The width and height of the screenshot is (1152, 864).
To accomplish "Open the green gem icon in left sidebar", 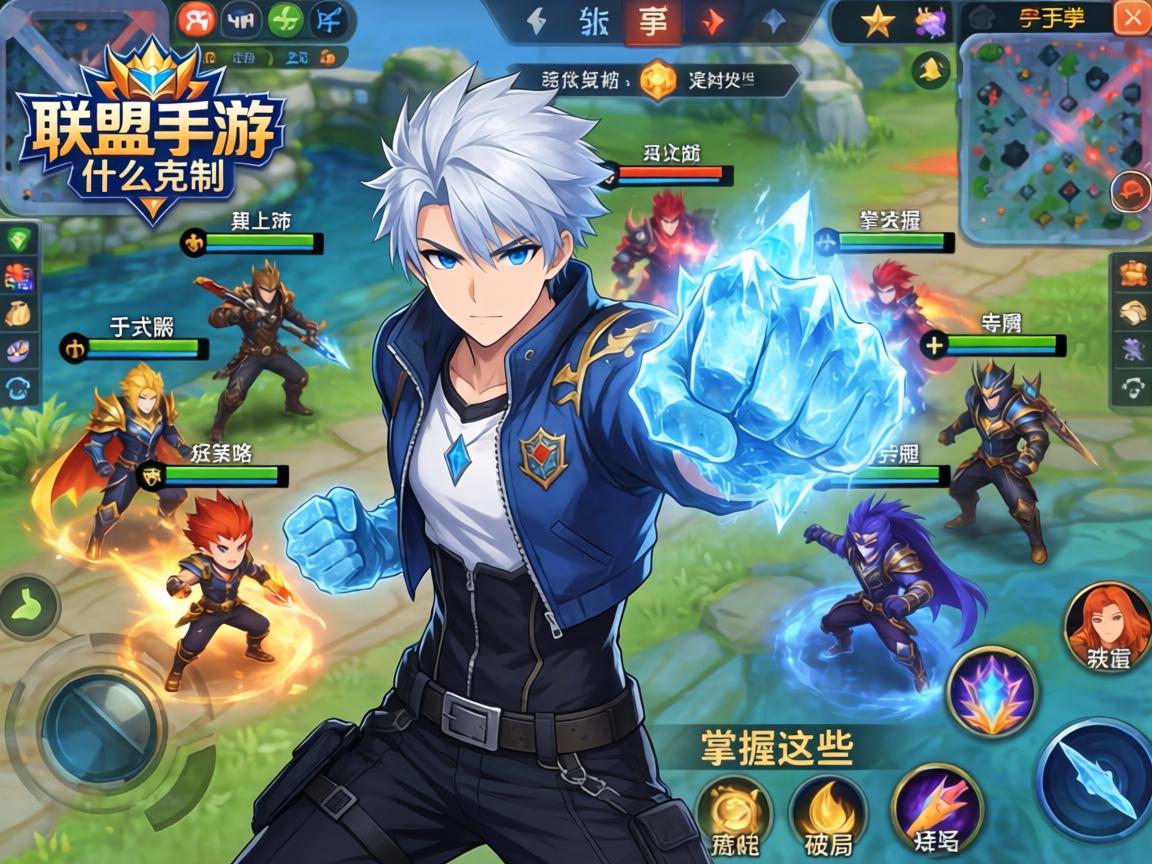I will 20,239.
